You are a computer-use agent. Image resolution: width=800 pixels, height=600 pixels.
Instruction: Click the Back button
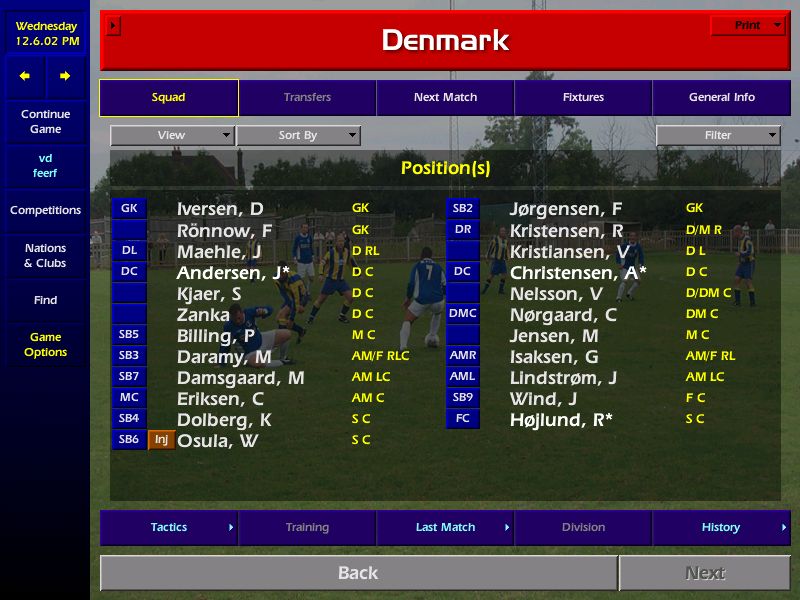pyautogui.click(x=358, y=573)
